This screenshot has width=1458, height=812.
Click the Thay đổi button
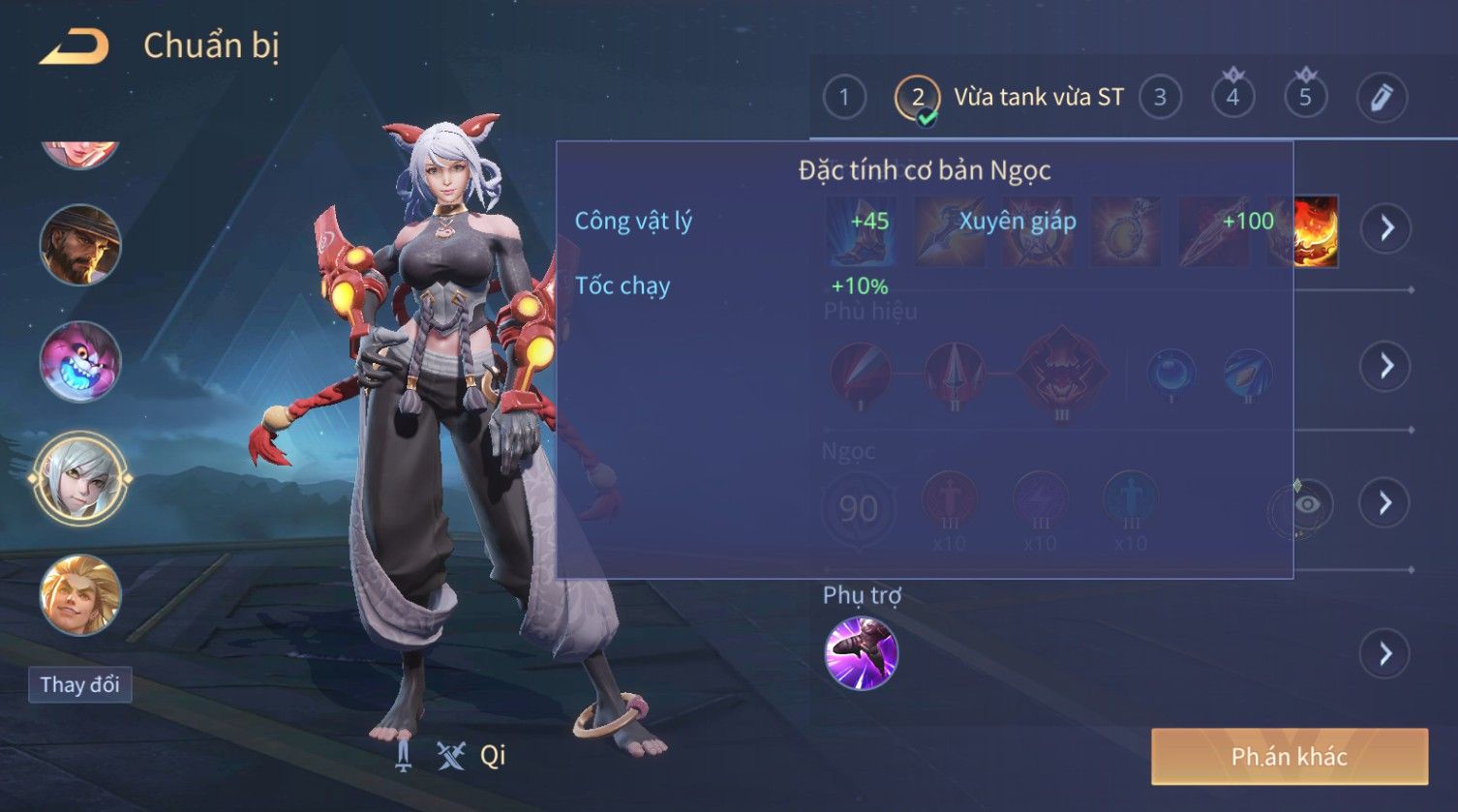pyautogui.click(x=79, y=685)
